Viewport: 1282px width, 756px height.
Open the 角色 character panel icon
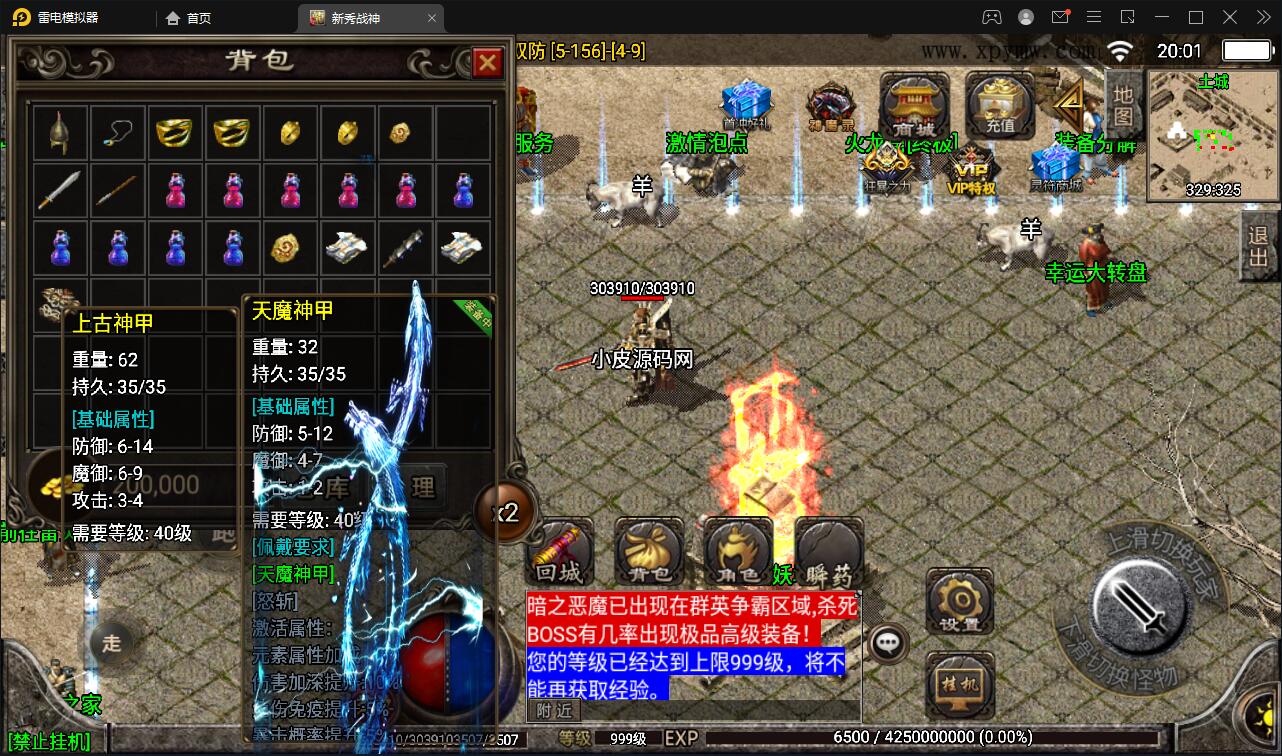[x=738, y=550]
